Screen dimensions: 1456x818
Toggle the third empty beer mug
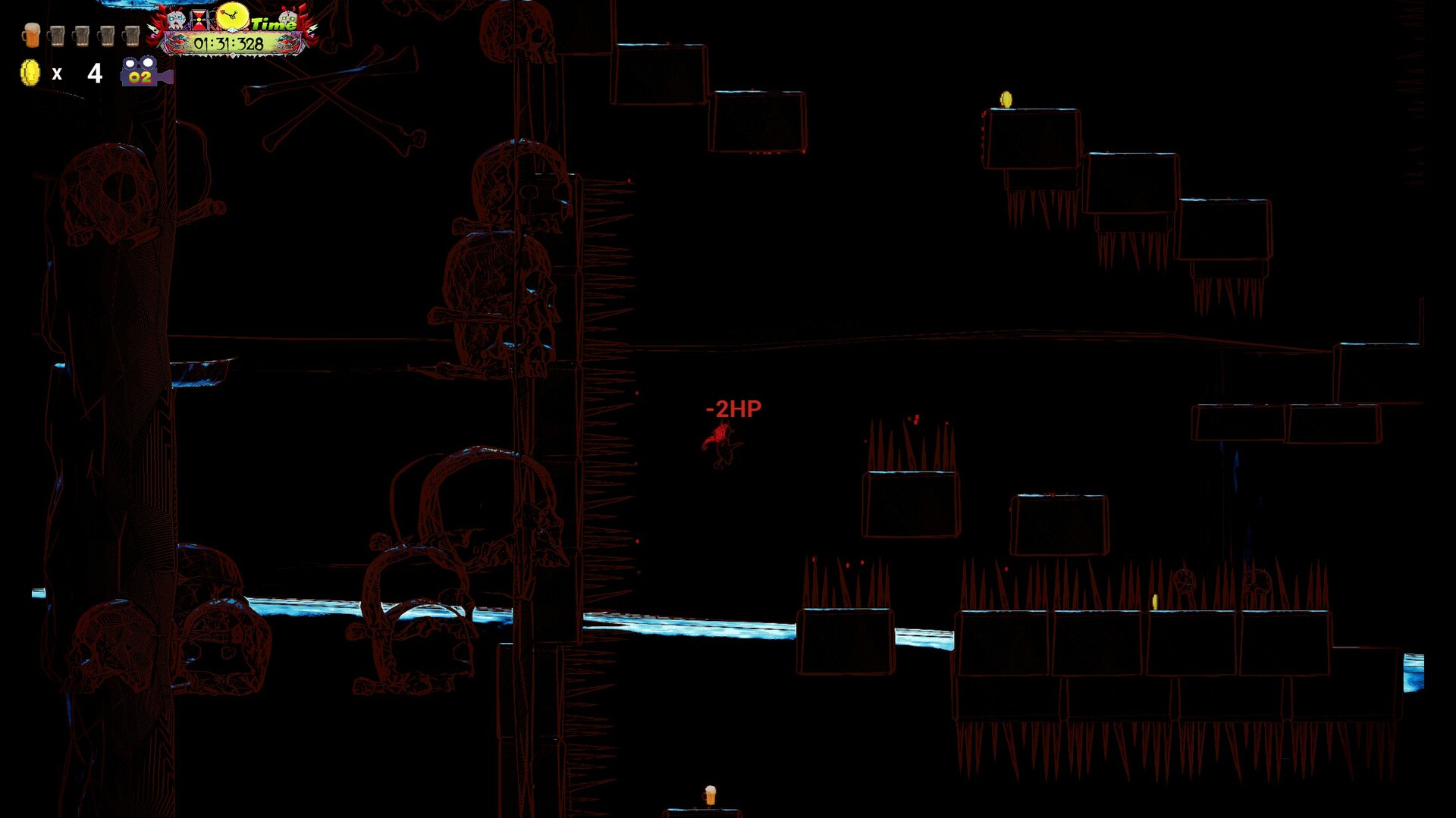coord(106,36)
